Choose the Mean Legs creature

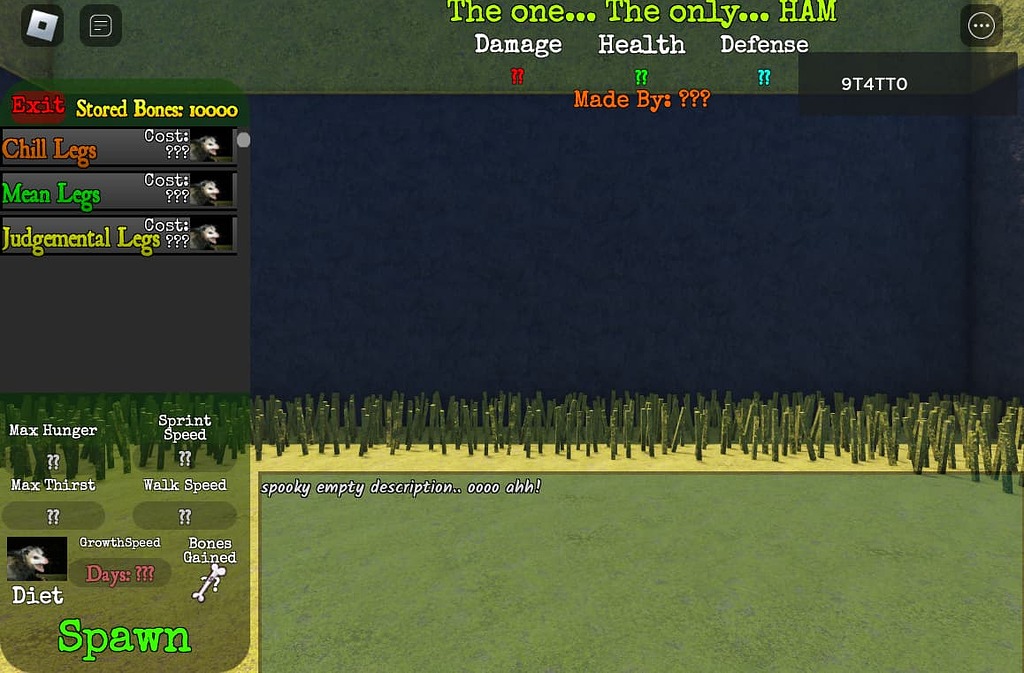click(x=118, y=191)
